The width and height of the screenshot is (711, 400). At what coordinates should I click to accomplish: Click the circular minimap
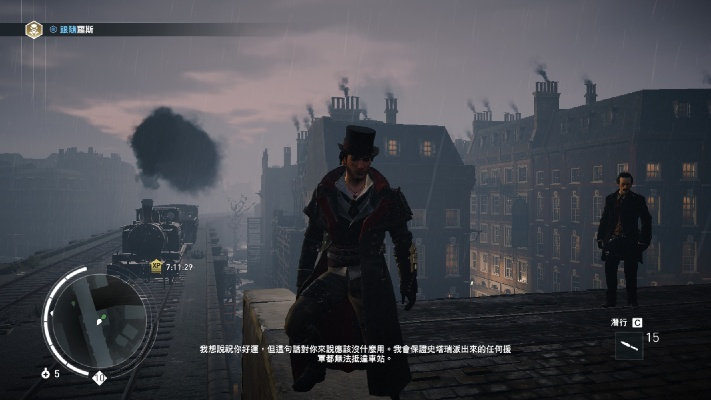click(x=96, y=318)
